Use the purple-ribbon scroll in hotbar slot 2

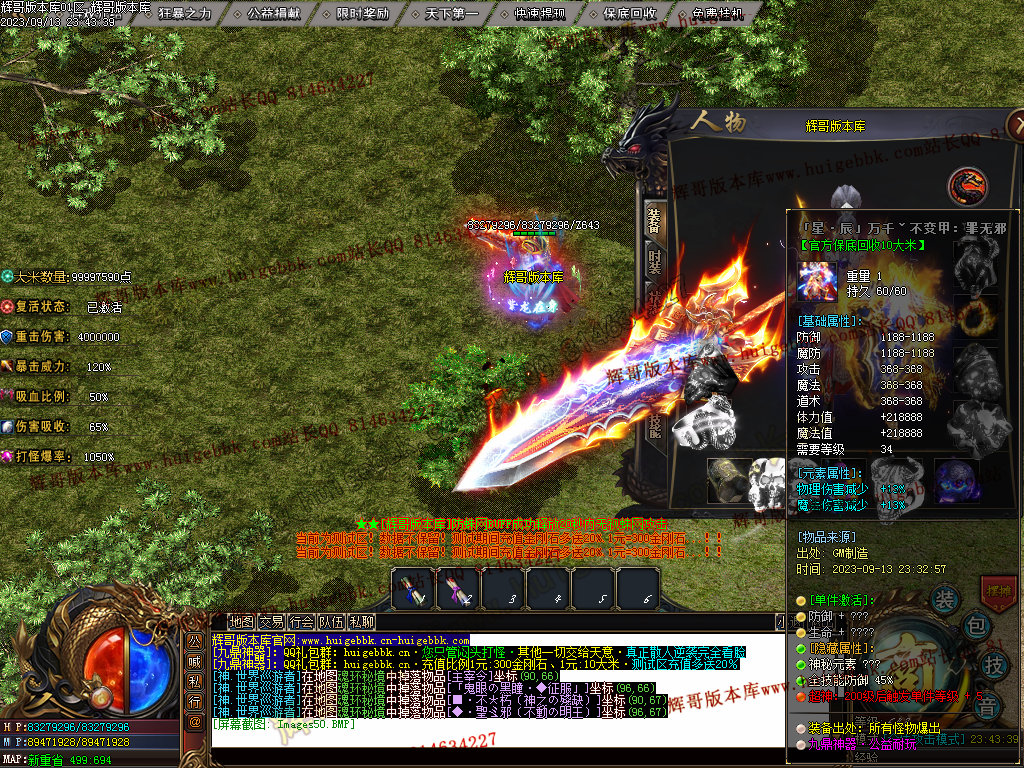pyautogui.click(x=458, y=589)
